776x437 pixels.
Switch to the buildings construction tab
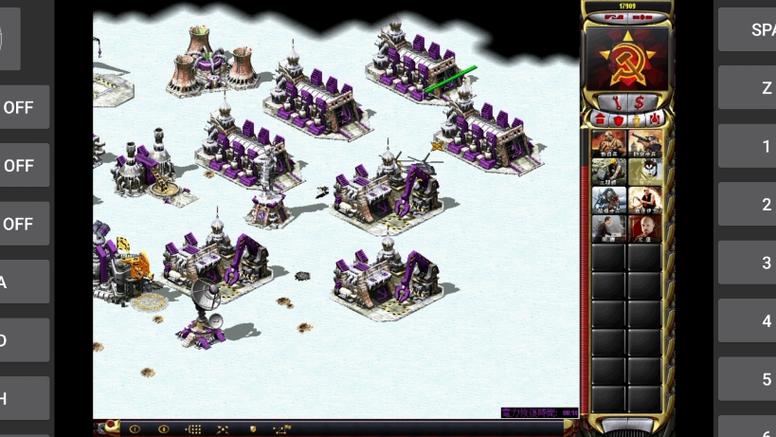pyautogui.click(x=601, y=119)
